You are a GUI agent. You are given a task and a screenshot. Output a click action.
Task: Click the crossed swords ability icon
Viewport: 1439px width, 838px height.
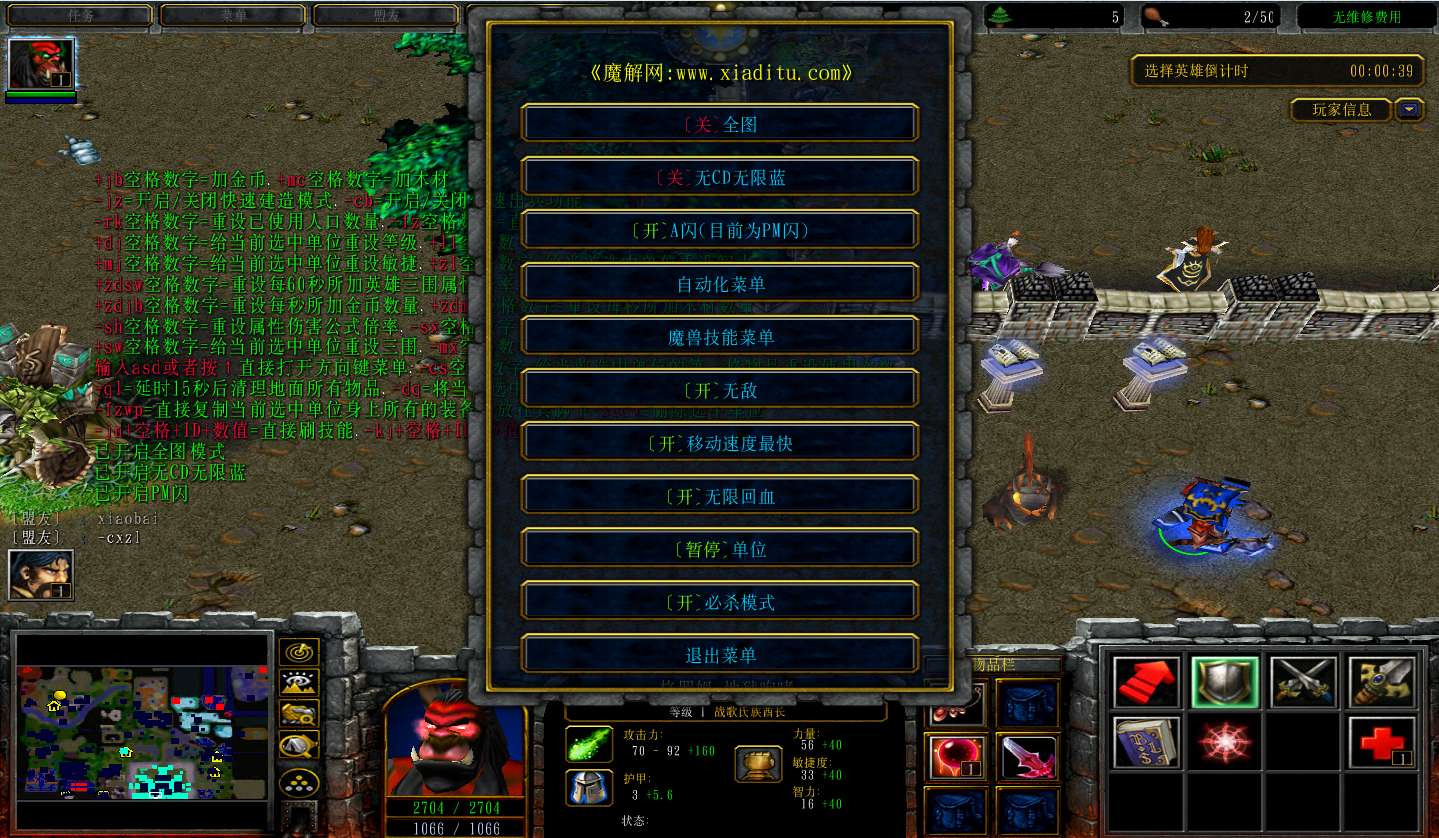[x=1304, y=682]
